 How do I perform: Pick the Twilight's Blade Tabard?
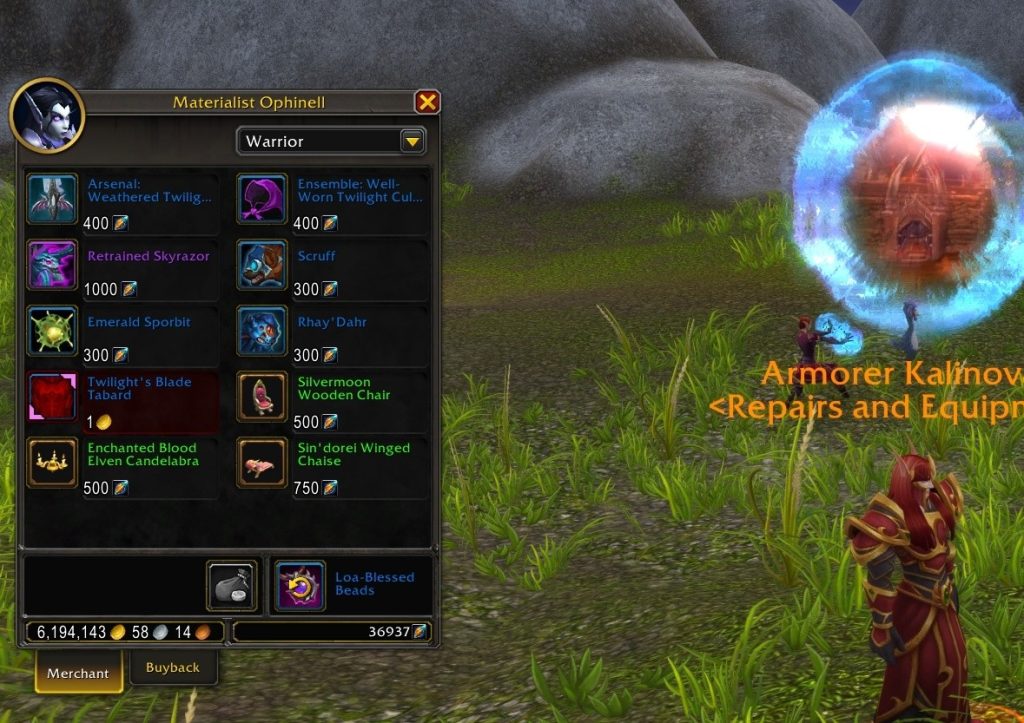click(x=52, y=397)
